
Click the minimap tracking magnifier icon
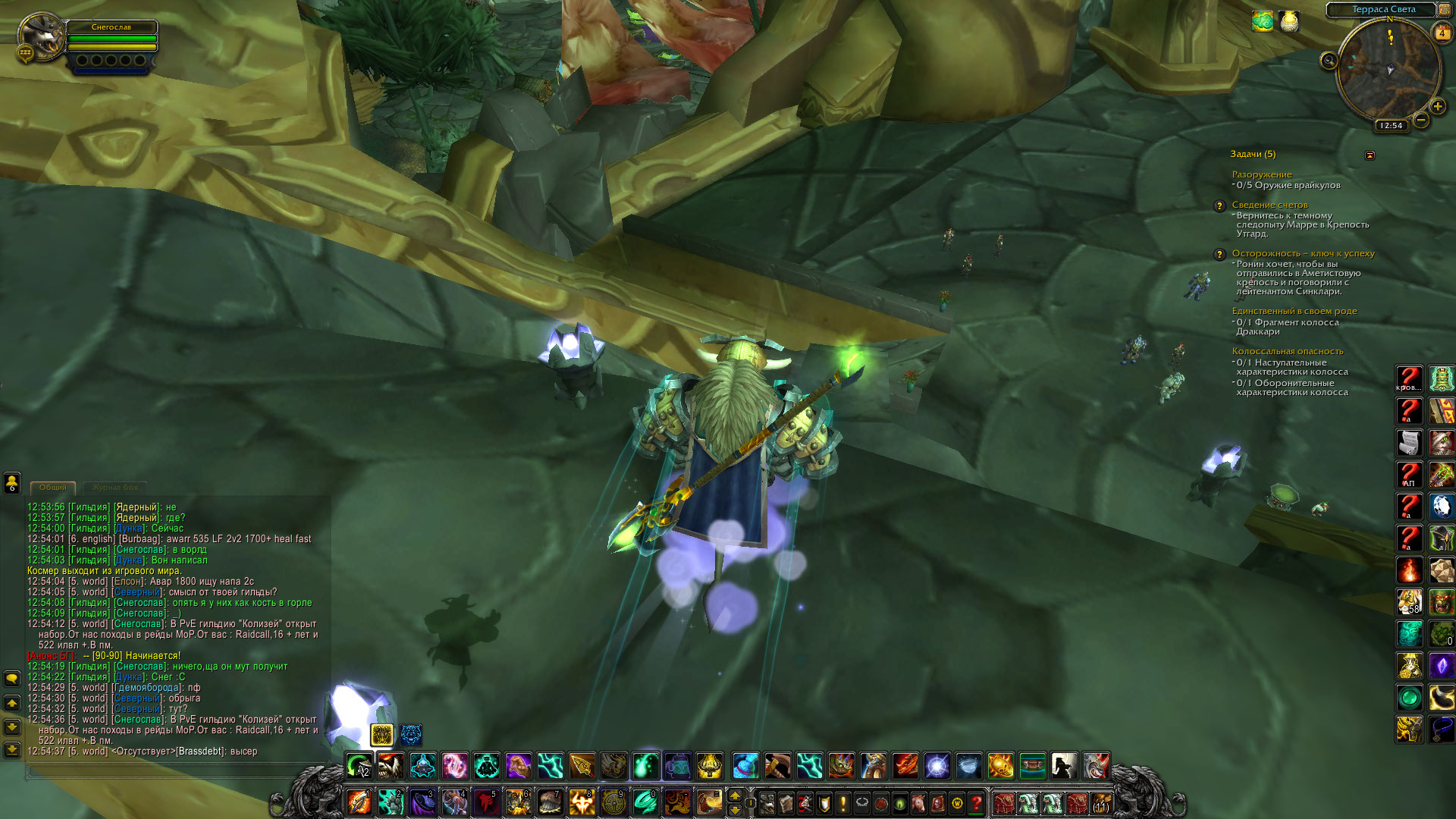1329,61
